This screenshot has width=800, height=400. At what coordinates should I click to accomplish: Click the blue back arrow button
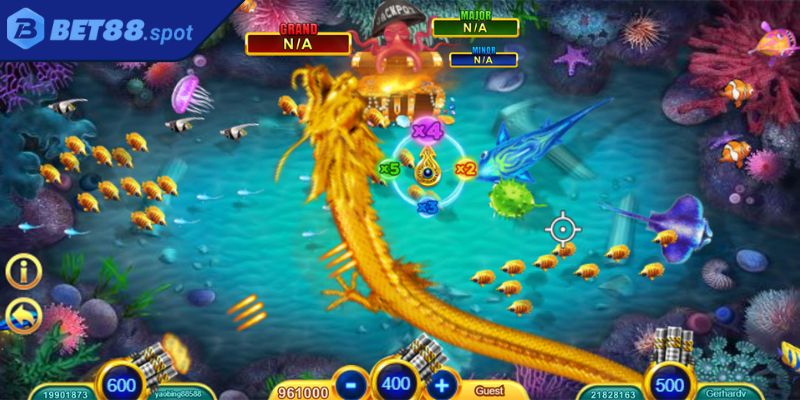[x=23, y=317]
